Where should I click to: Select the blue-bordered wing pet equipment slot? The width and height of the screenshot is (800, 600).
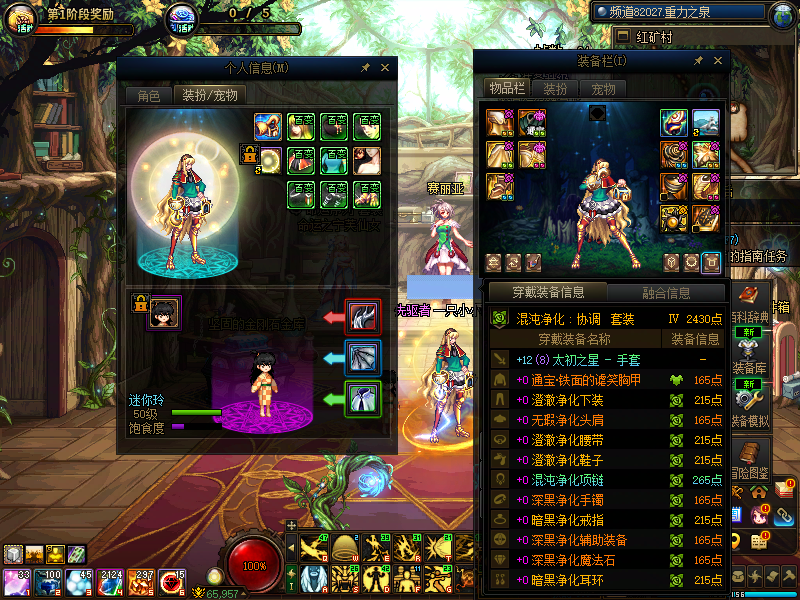point(361,357)
